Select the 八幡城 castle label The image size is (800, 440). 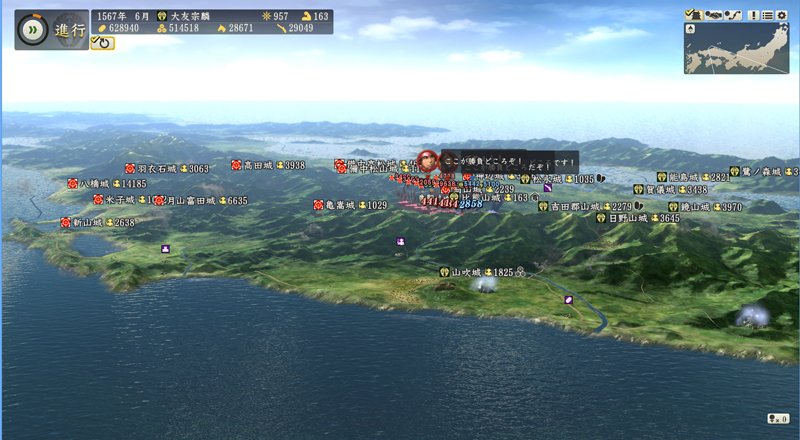(99, 184)
